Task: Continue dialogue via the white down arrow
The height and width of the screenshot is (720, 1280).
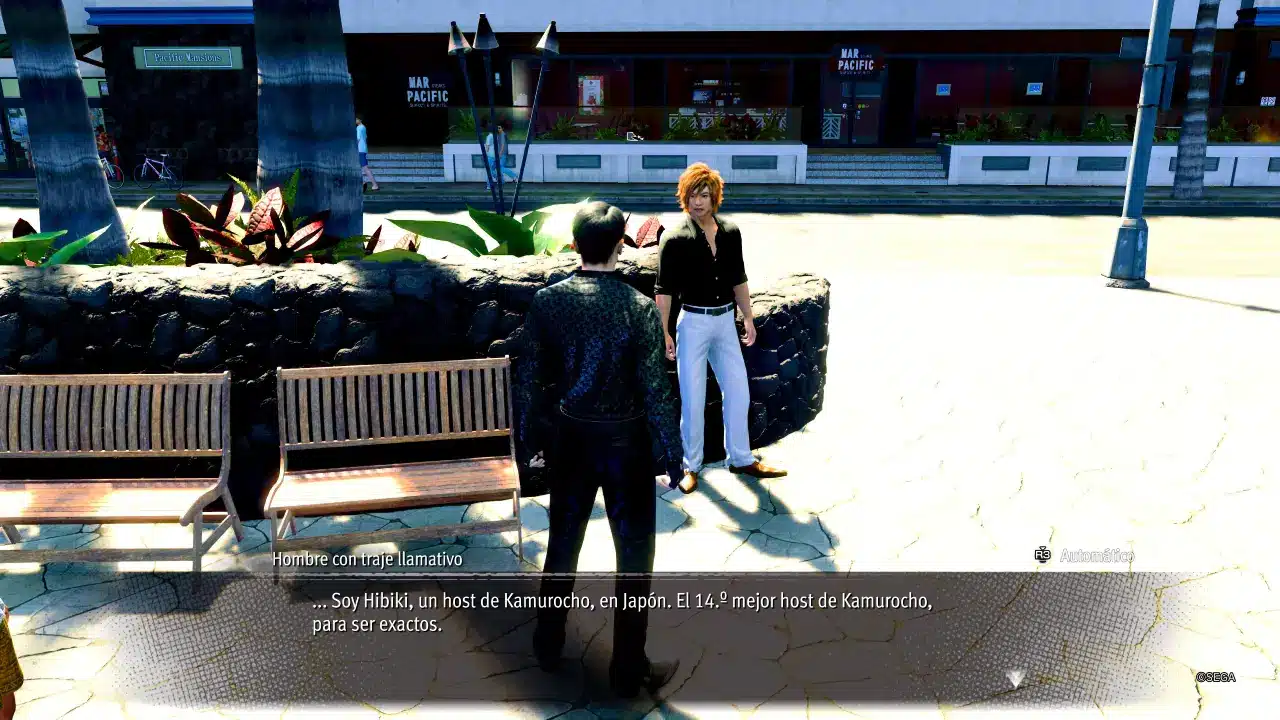Action: [1015, 679]
